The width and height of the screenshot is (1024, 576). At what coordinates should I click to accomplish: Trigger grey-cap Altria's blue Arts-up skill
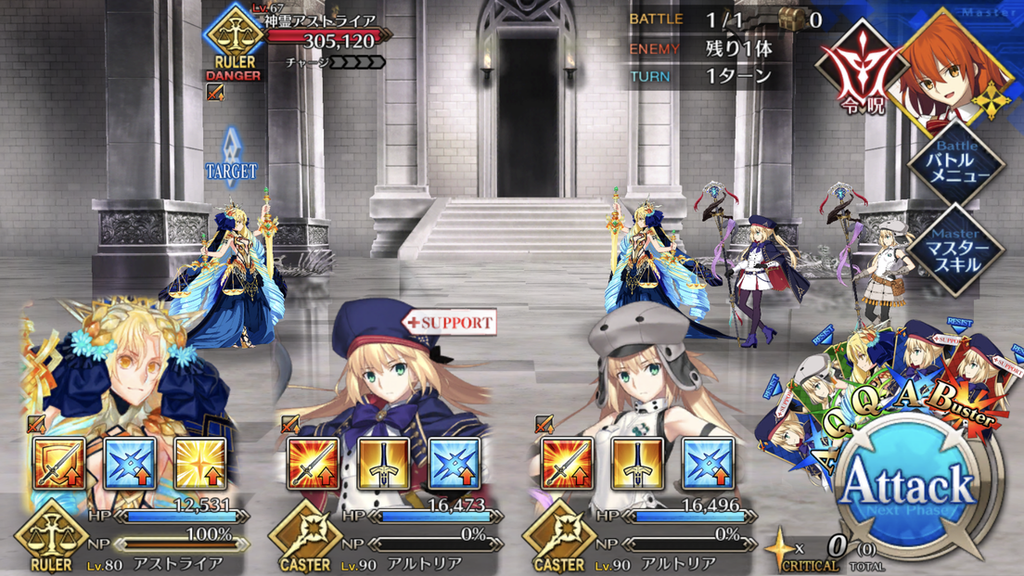coord(708,464)
